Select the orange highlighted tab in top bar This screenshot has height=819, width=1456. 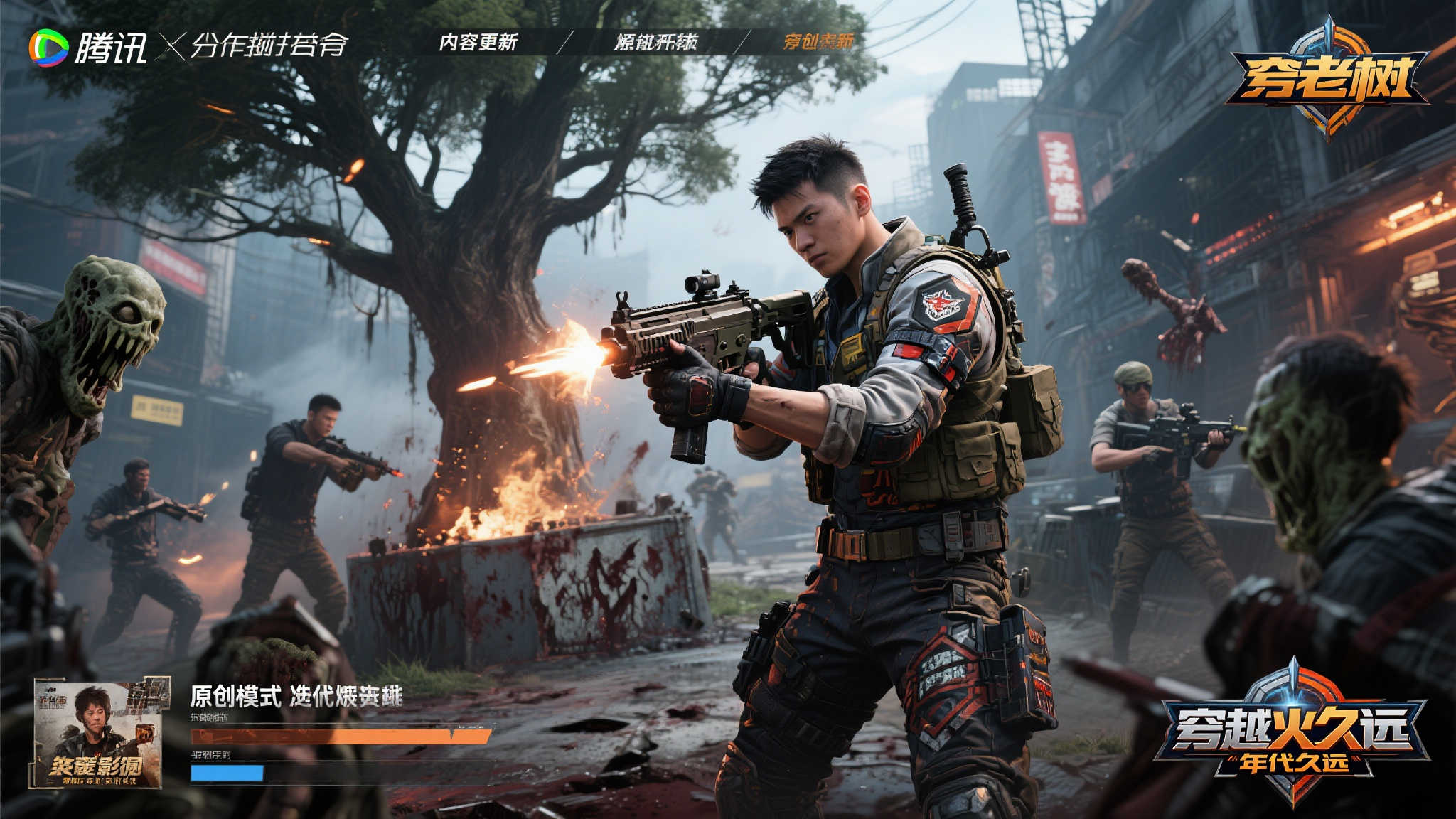tap(818, 43)
